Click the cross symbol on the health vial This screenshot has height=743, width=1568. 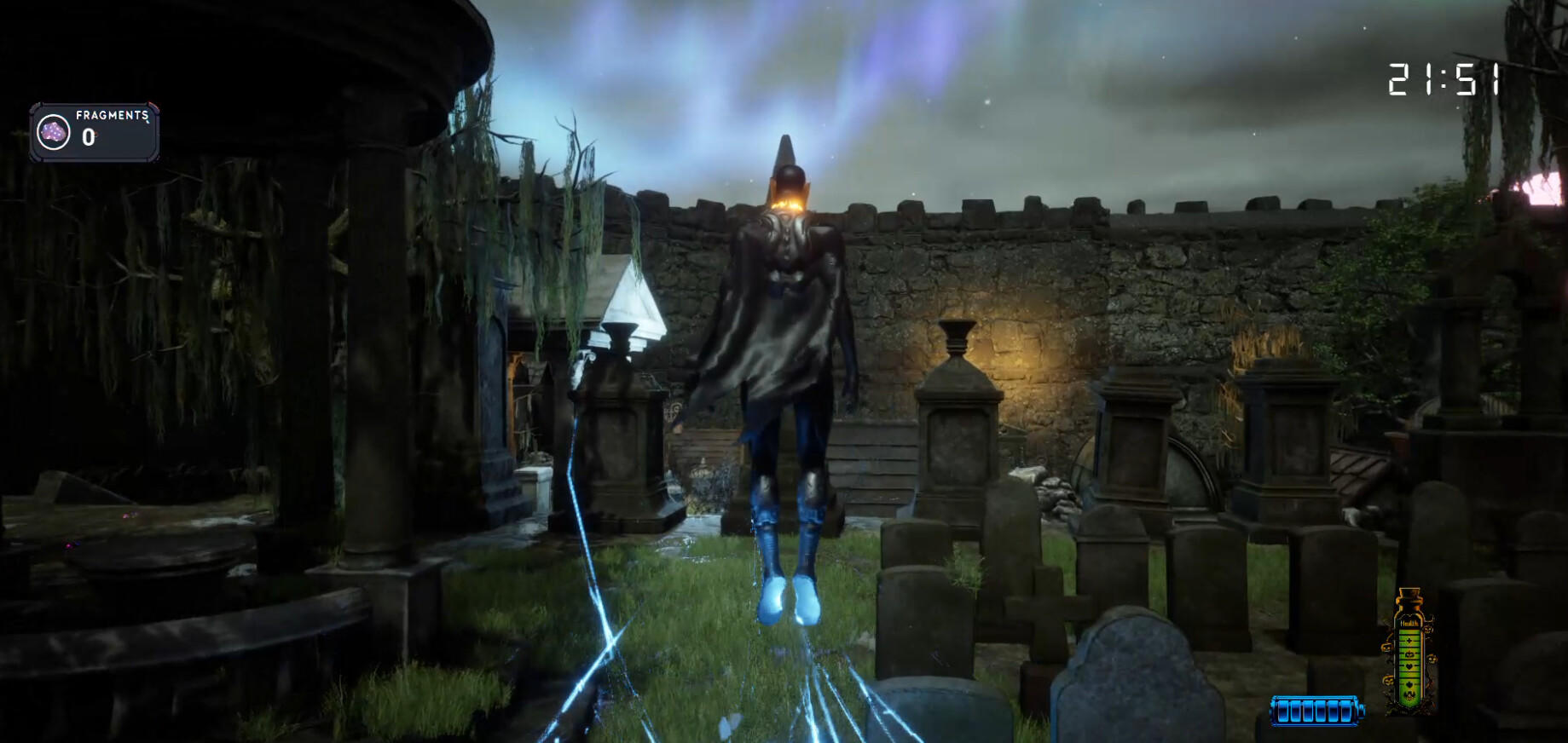(x=1409, y=640)
